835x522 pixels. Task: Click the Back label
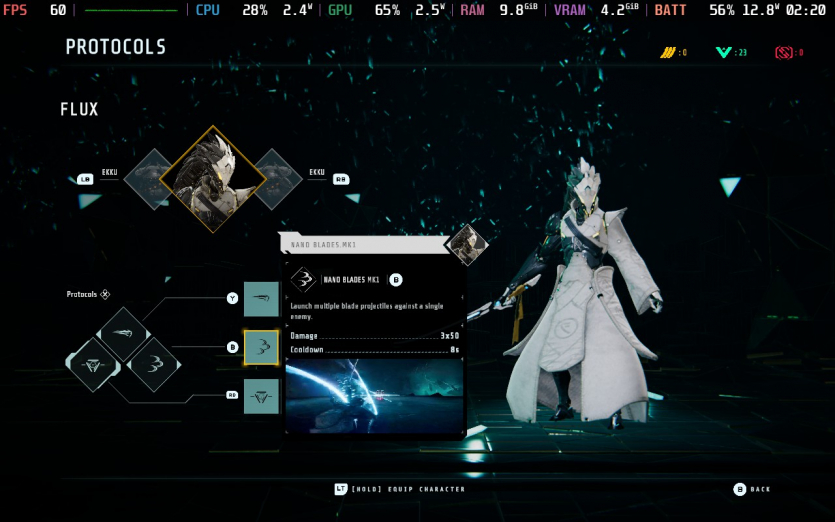(760, 489)
